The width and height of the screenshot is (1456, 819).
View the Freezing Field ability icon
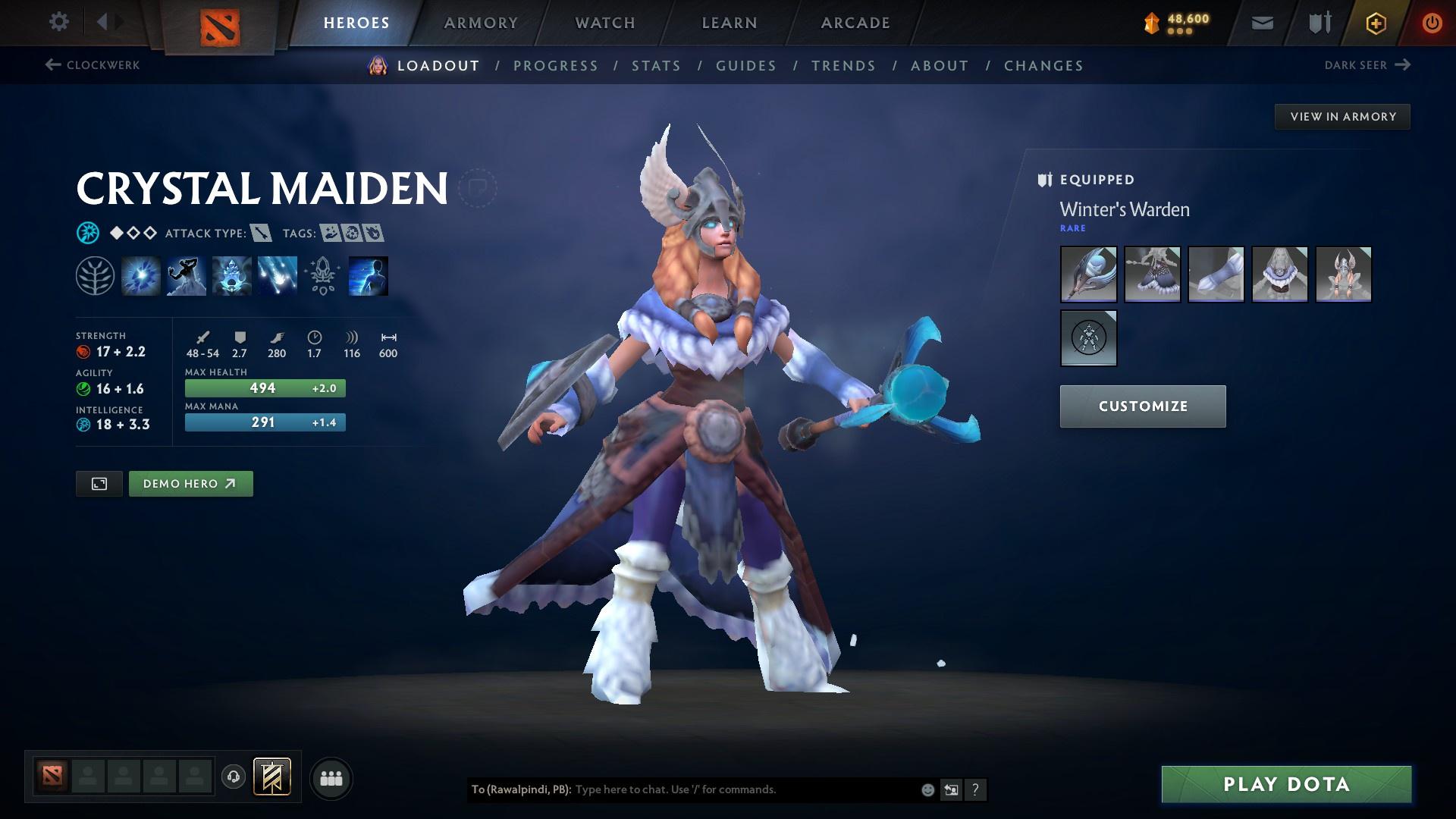(x=277, y=275)
